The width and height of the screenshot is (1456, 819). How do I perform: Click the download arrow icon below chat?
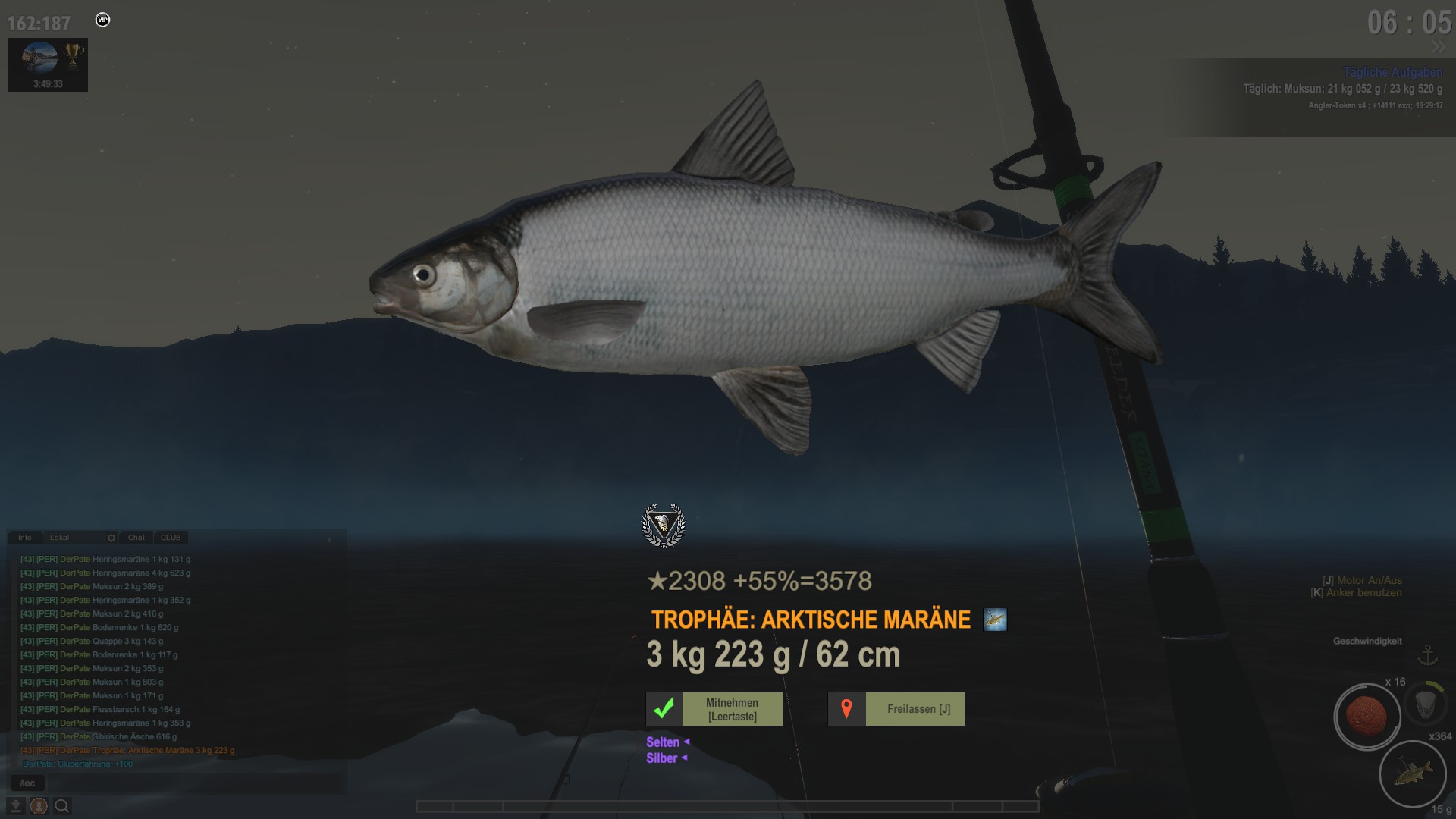[x=15, y=806]
